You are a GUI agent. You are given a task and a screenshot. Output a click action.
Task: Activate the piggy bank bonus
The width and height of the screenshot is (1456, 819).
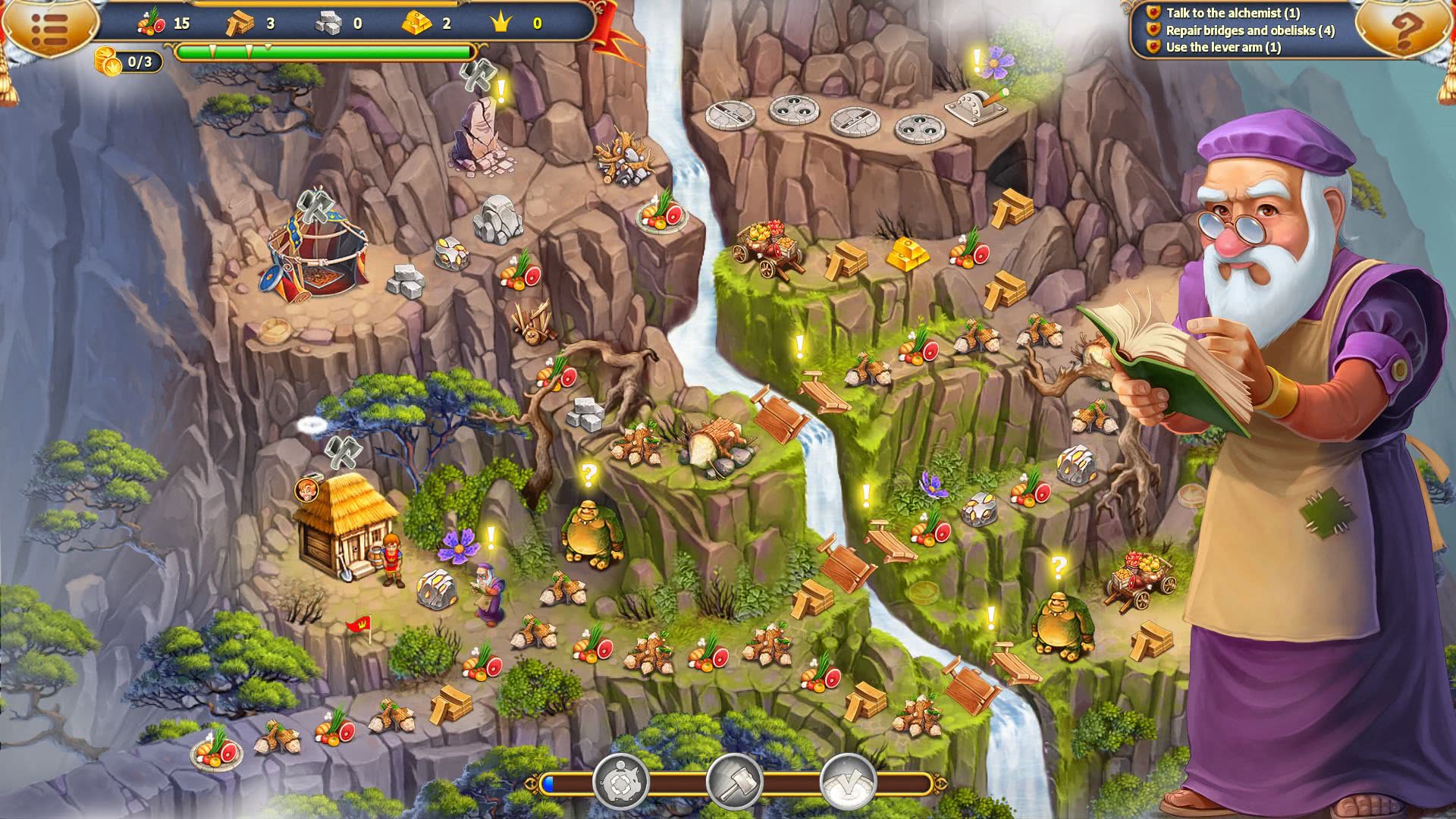pyautogui.click(x=621, y=782)
